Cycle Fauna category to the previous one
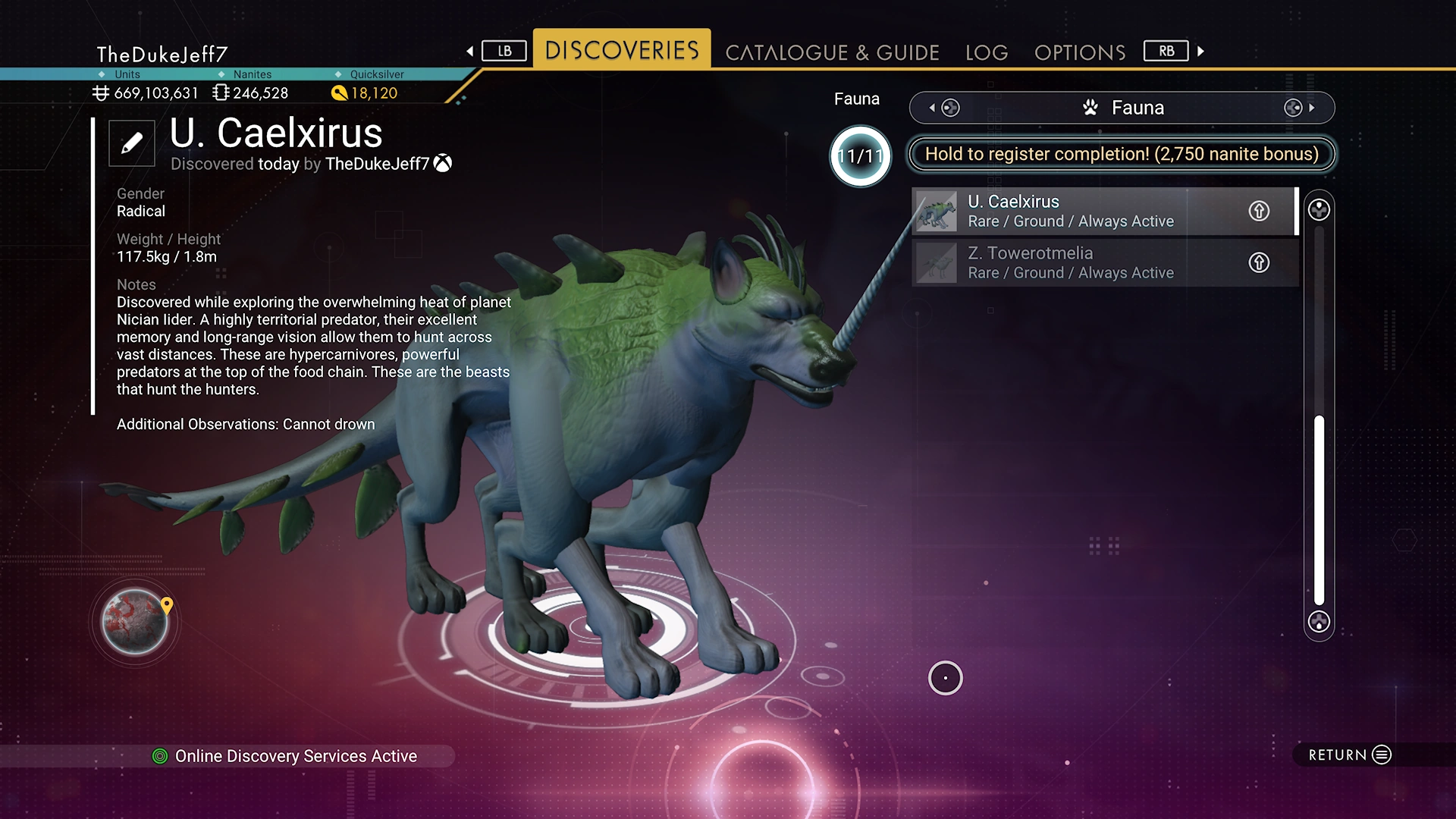Viewport: 1456px width, 819px height. (943, 108)
